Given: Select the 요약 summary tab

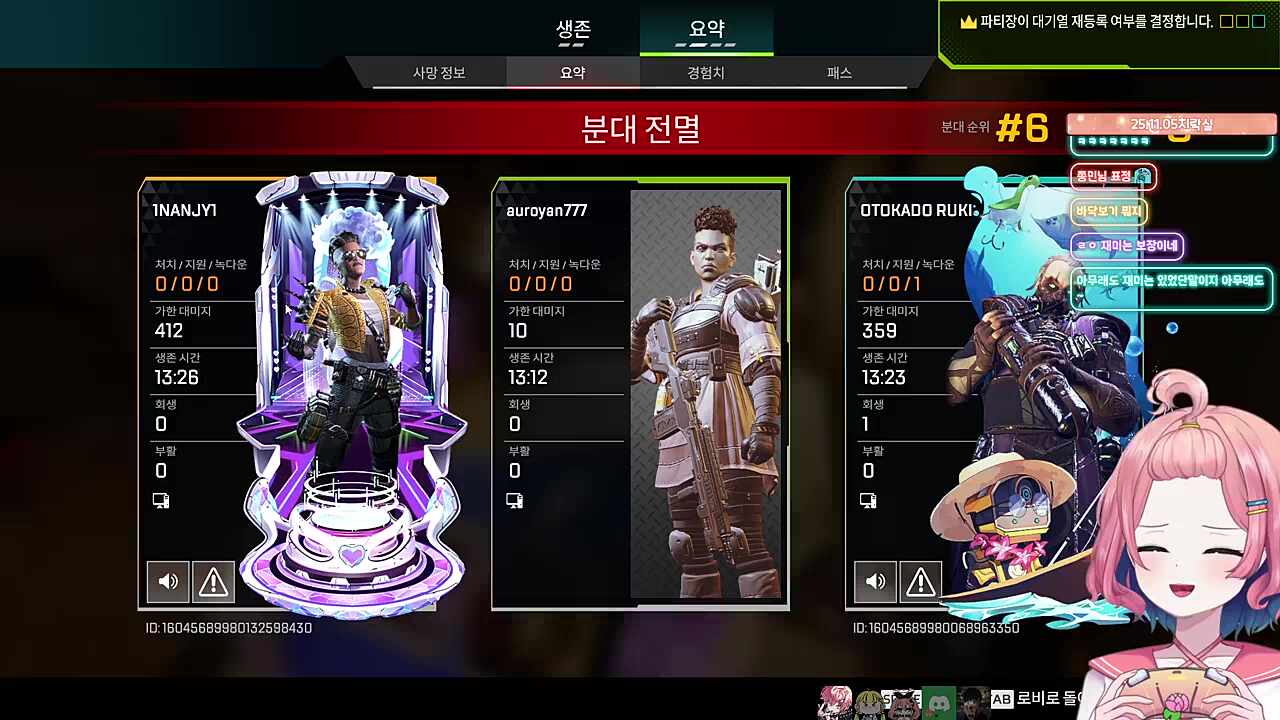Looking at the screenshot, I should tap(706, 29).
